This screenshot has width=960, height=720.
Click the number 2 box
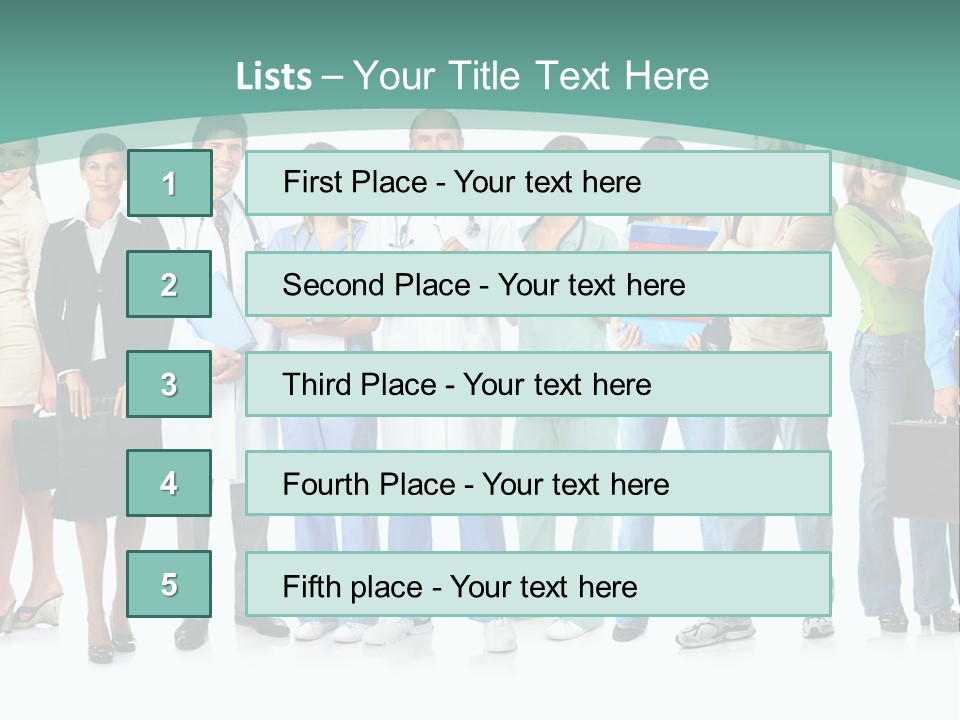coord(169,284)
